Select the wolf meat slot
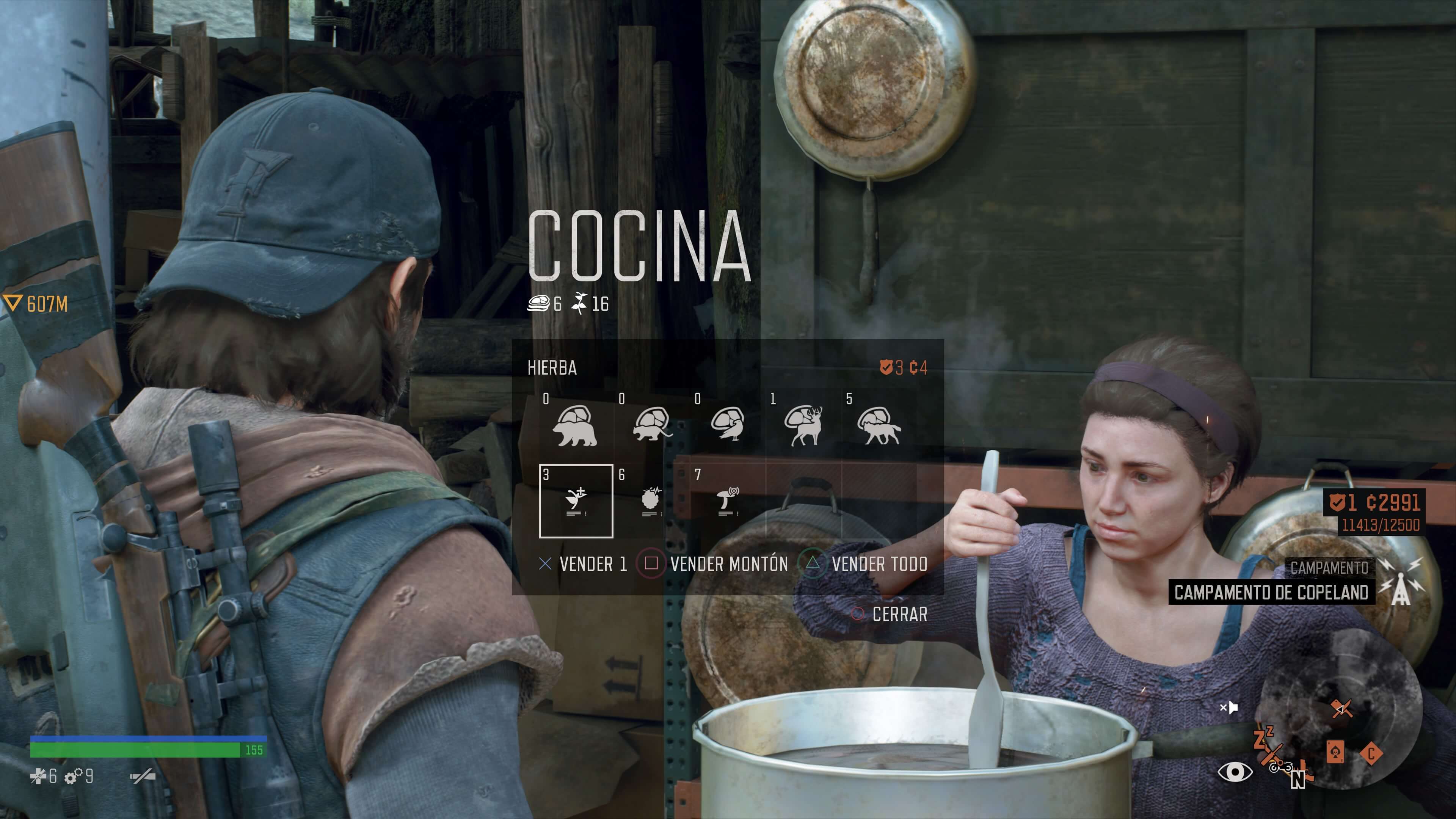The height and width of the screenshot is (819, 1456). click(x=879, y=425)
